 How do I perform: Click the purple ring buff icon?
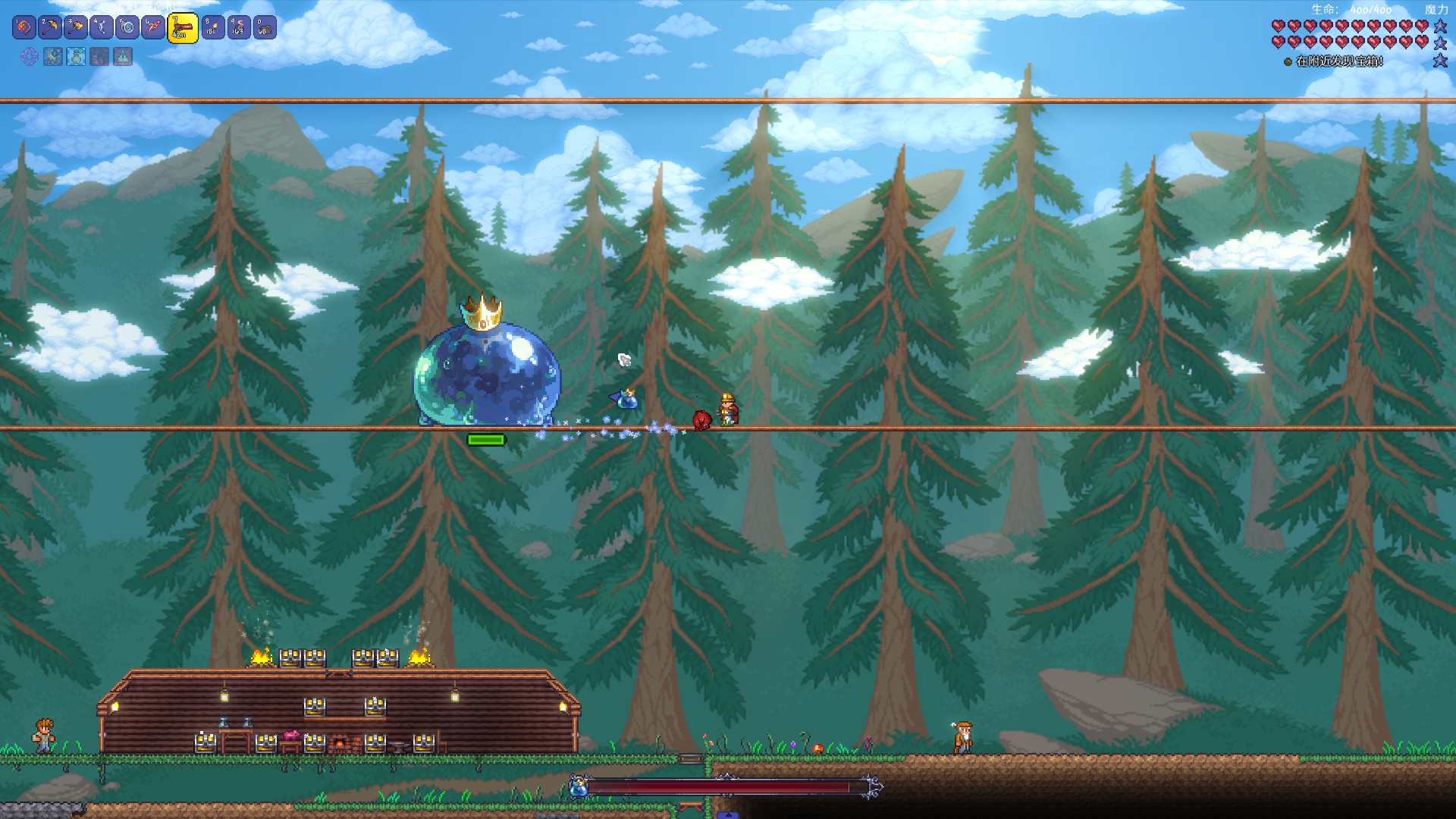(30, 56)
